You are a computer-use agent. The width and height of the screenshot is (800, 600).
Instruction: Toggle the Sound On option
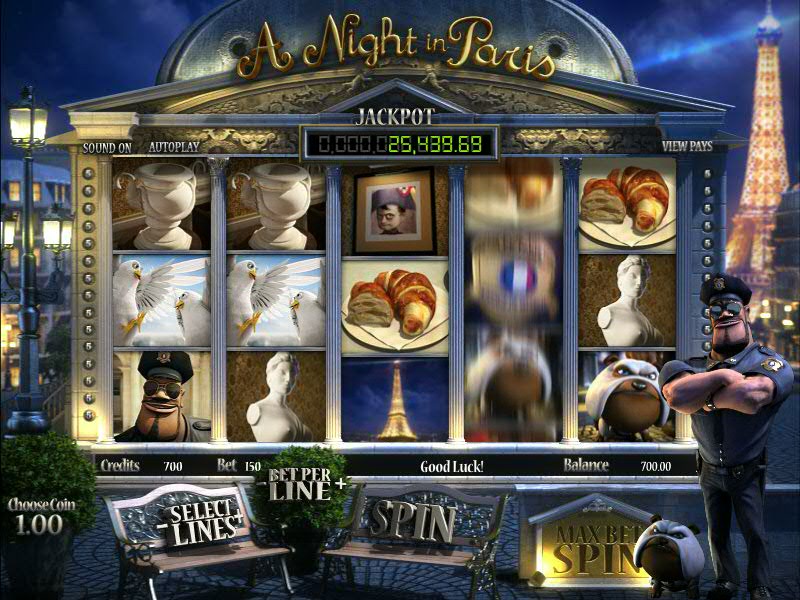(x=107, y=147)
